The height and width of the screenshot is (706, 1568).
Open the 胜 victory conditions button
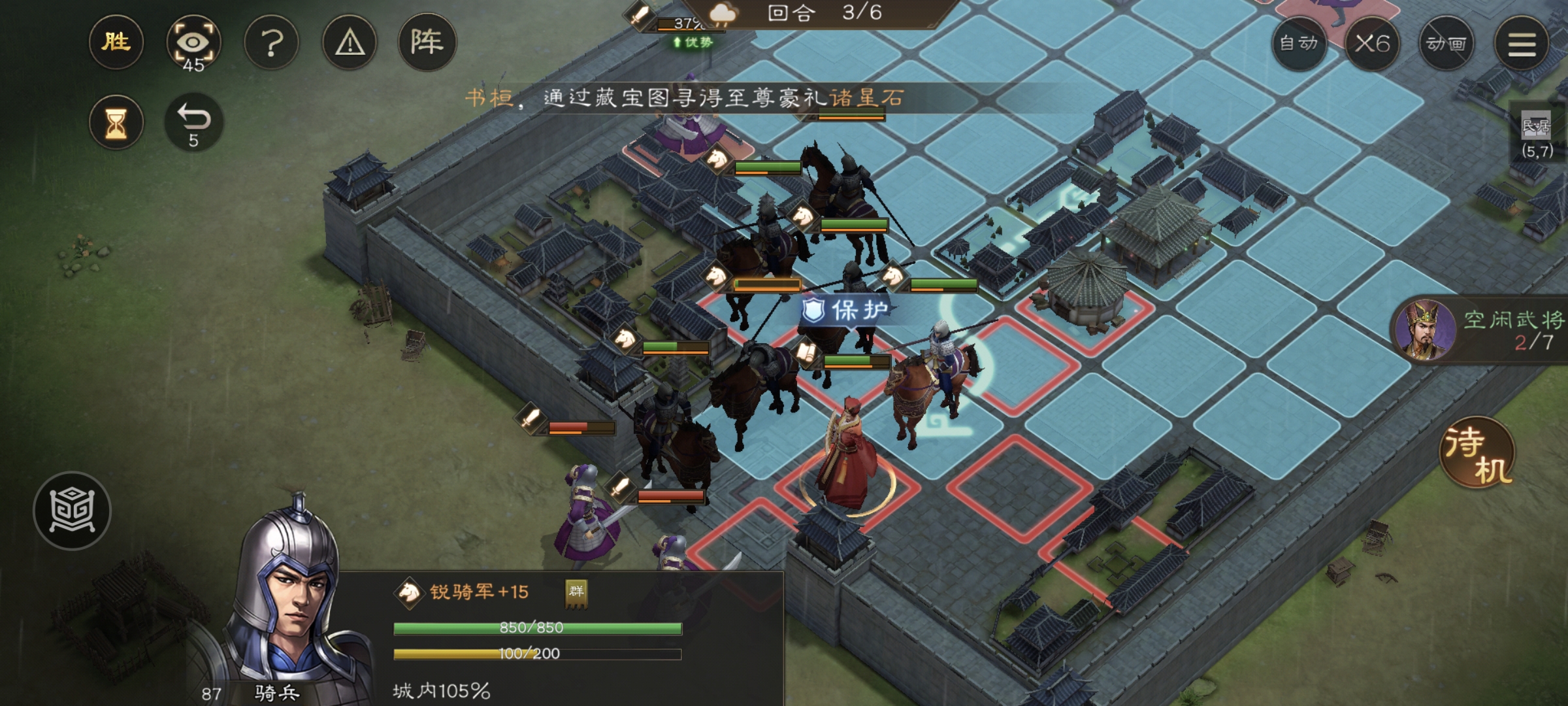116,42
